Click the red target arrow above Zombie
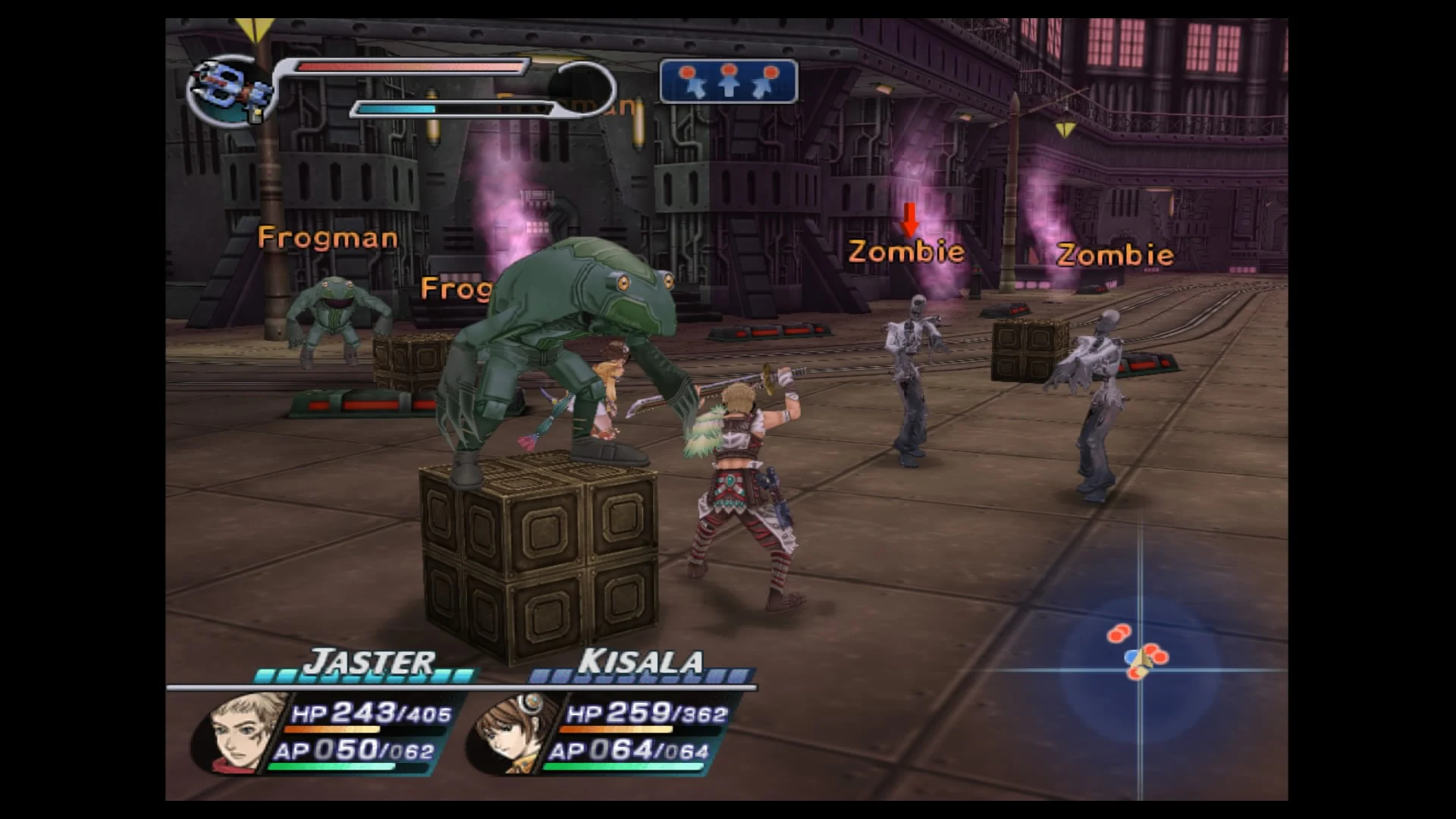Viewport: 1456px width, 819px height. 908,220
